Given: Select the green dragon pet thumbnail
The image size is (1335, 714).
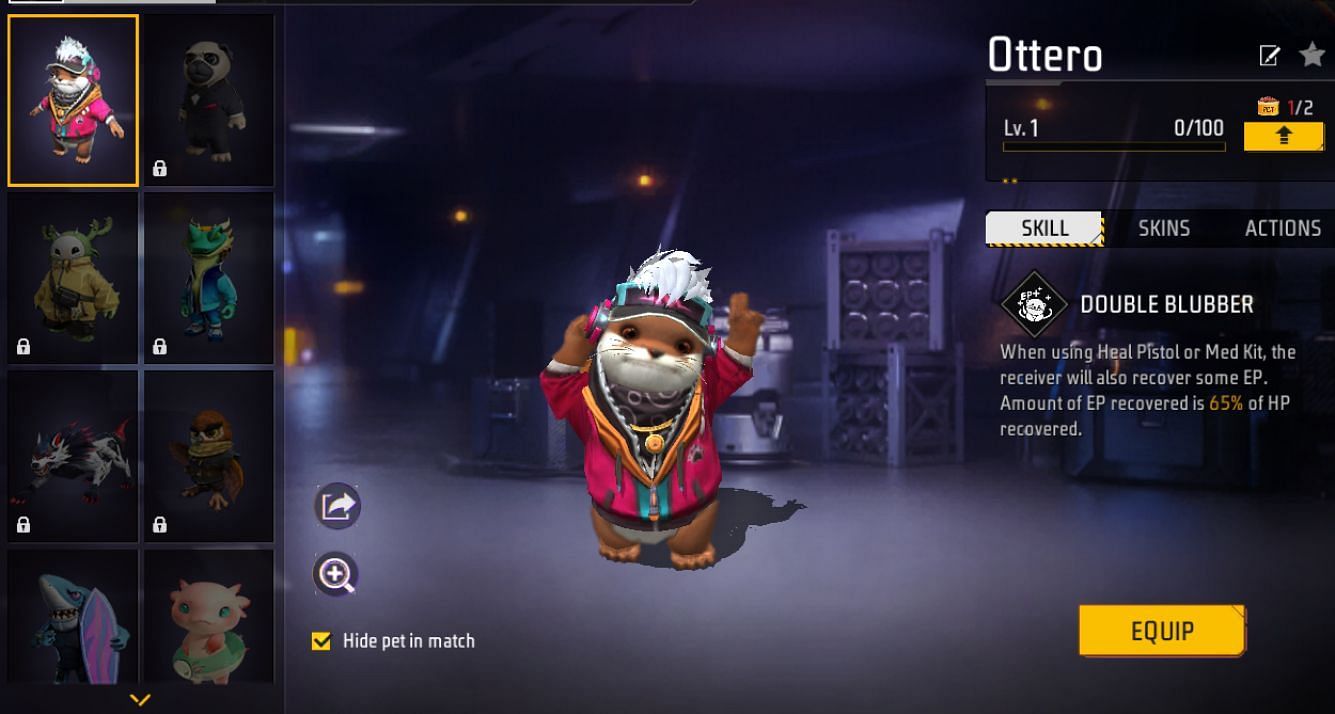Looking at the screenshot, I should (209, 278).
